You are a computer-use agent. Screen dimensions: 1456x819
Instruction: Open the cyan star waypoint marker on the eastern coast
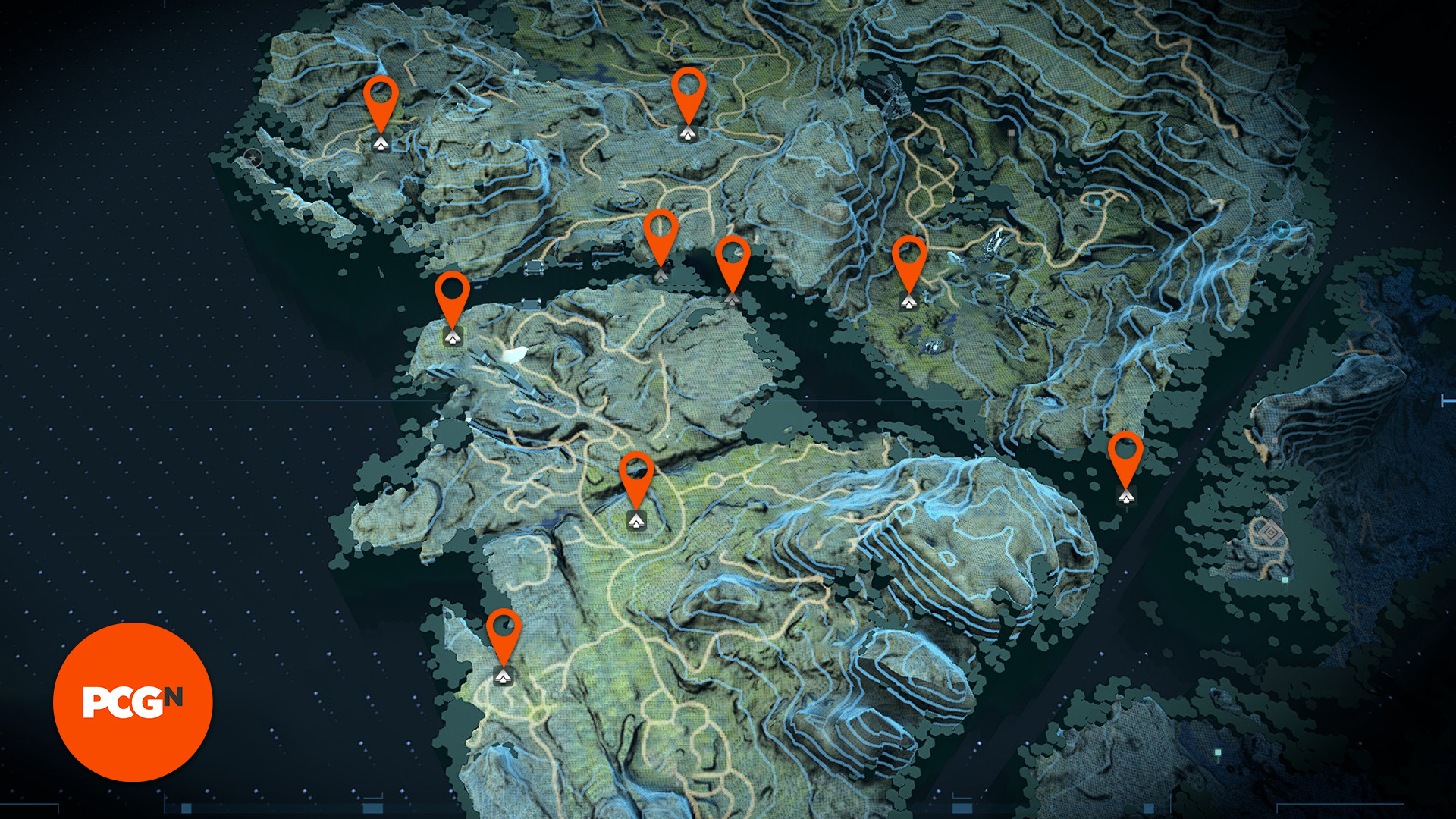(1280, 230)
